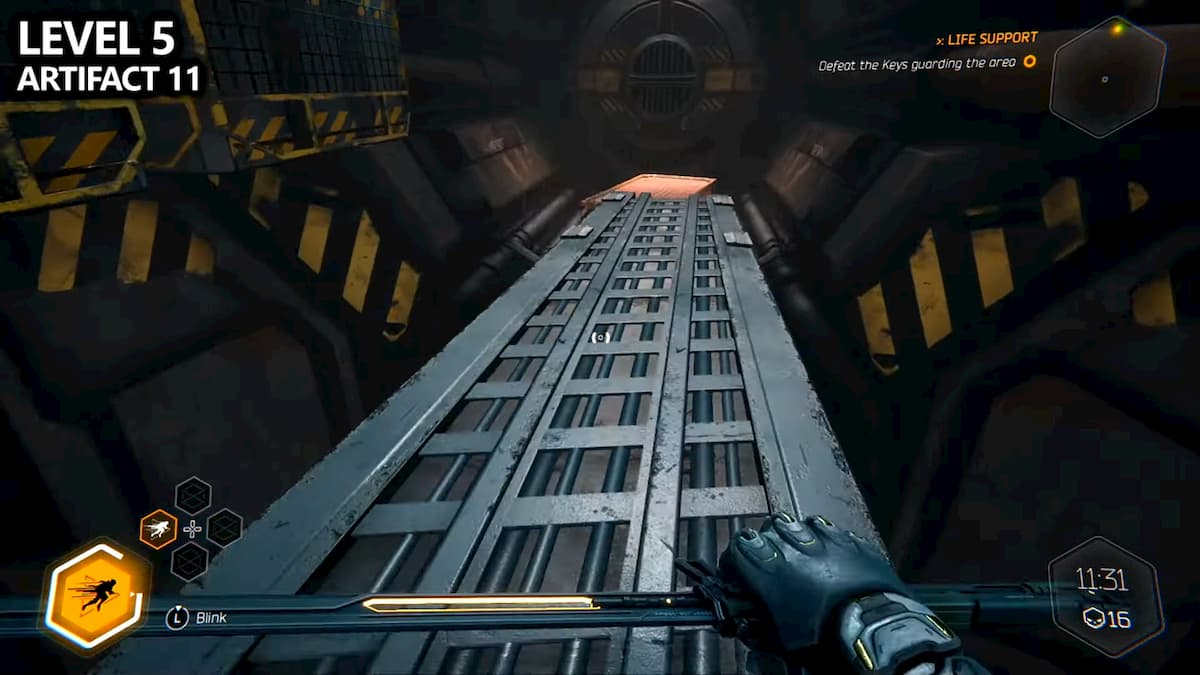Screen dimensions: 1200x675
Task: Open the hexagonal minimap
Action: pos(1107,76)
